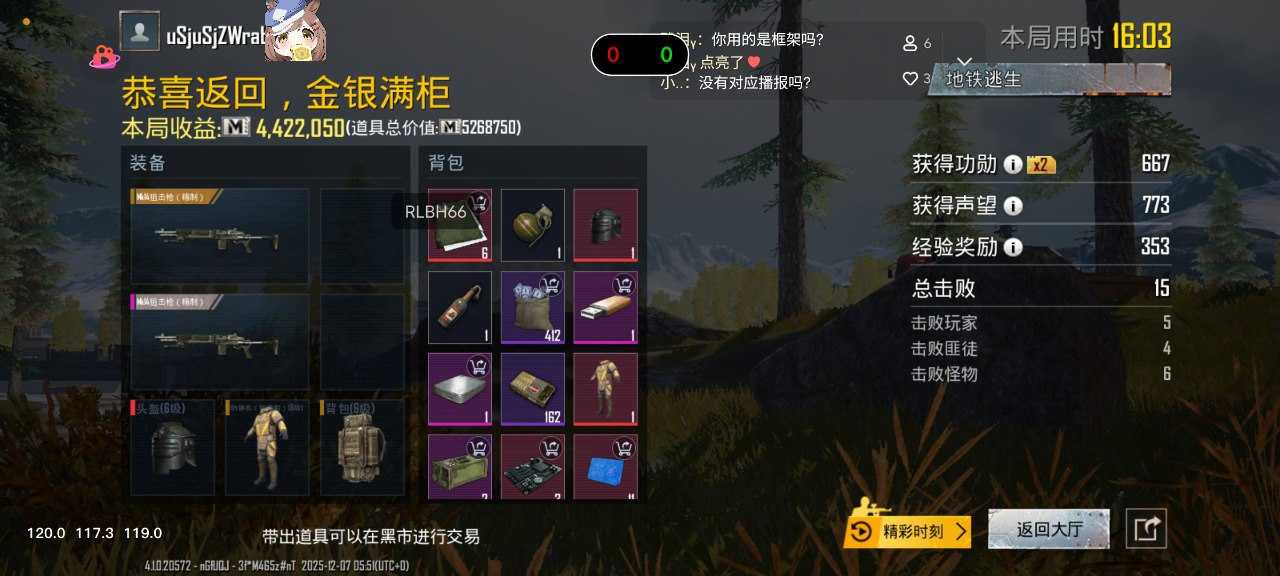This screenshot has height=576, width=1280.
Task: Select the circuit board item
Action: 533,467
